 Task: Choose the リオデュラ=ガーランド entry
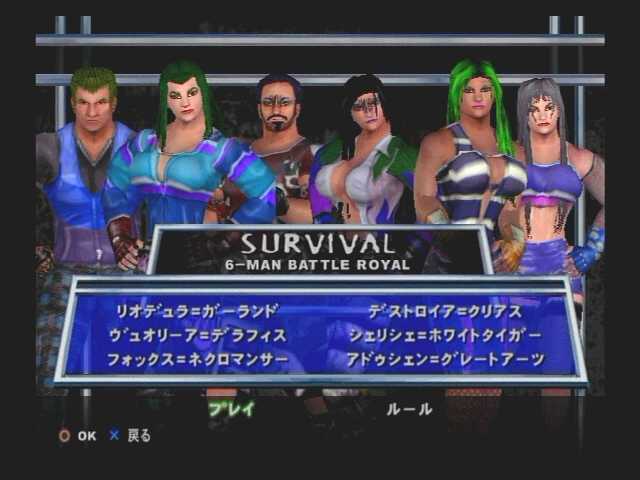coord(197,309)
